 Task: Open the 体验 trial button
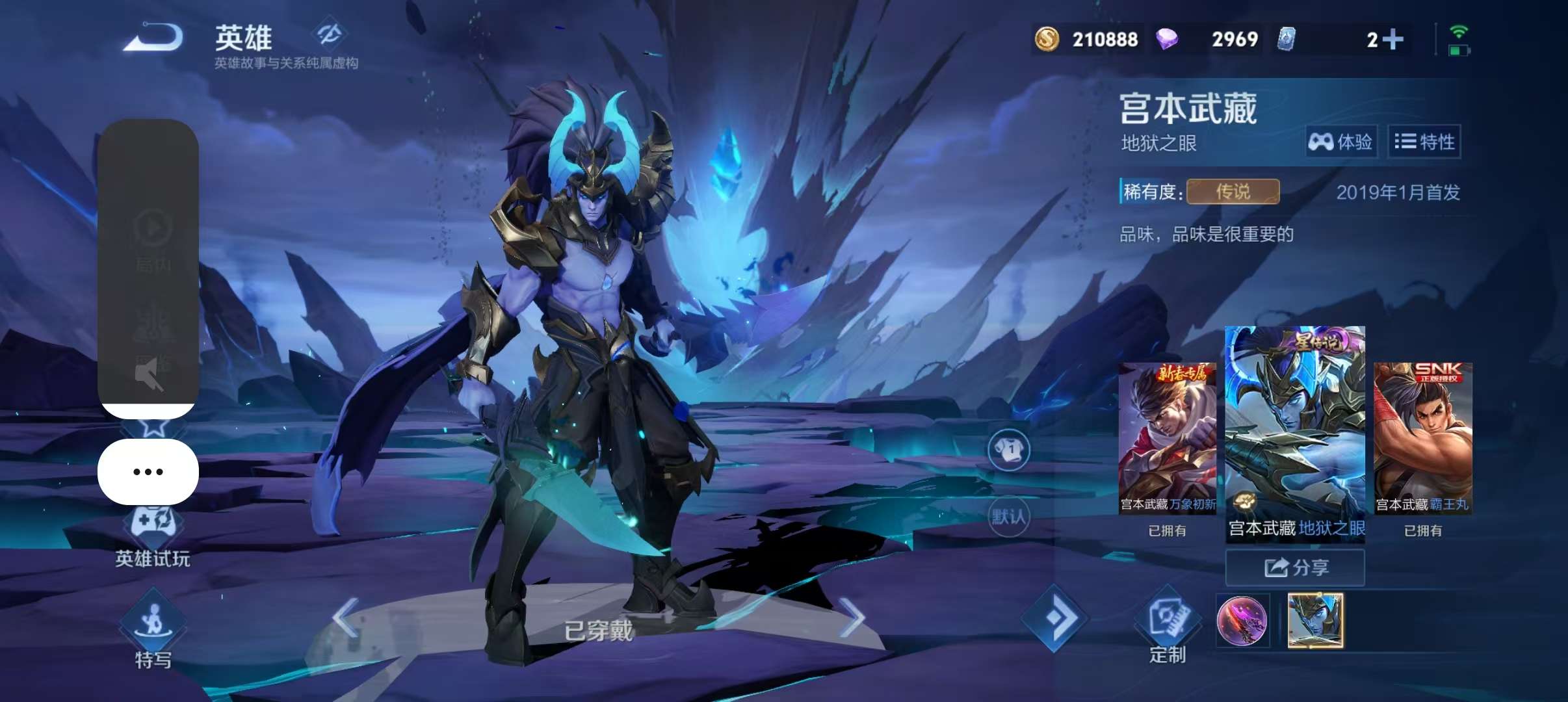1340,142
